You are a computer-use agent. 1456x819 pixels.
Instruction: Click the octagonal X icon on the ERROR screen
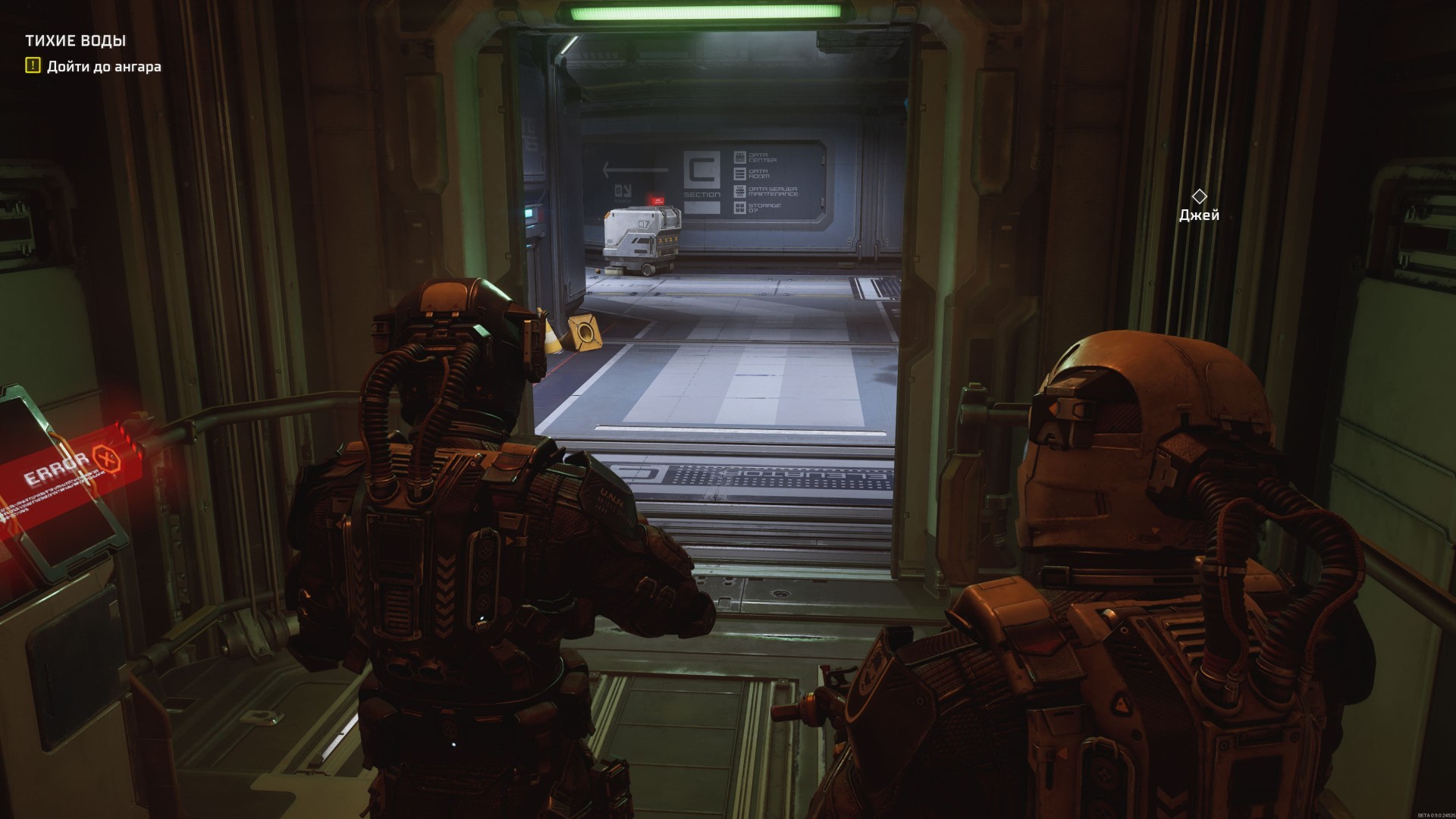[108, 460]
